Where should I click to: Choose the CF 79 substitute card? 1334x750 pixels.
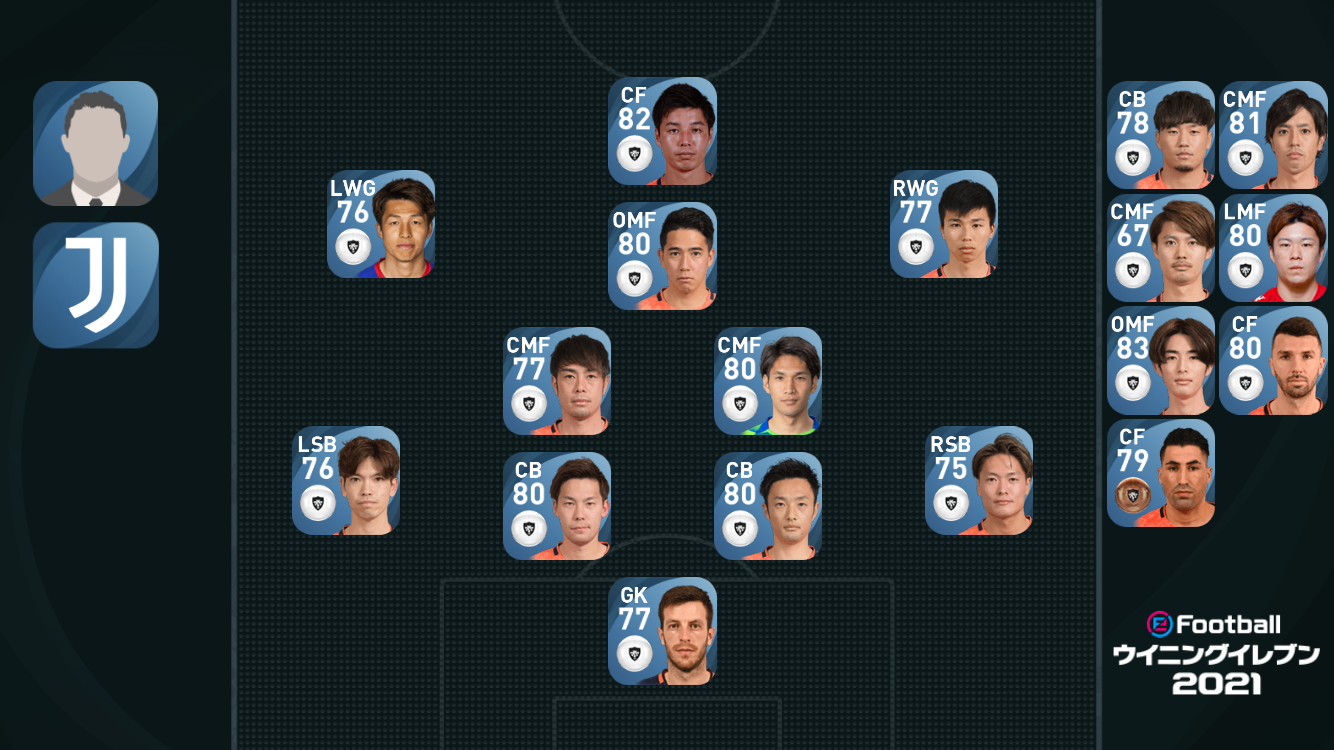(1161, 473)
